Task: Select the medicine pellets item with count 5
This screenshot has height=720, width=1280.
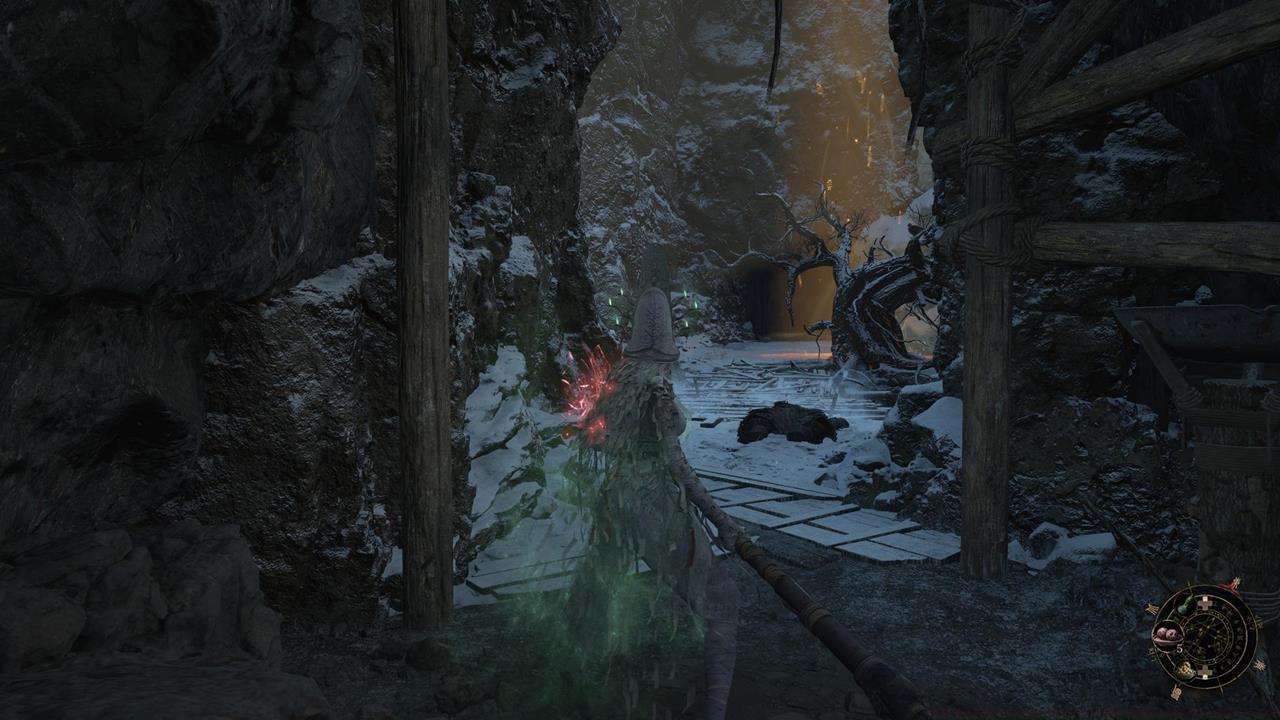Action: (1169, 636)
